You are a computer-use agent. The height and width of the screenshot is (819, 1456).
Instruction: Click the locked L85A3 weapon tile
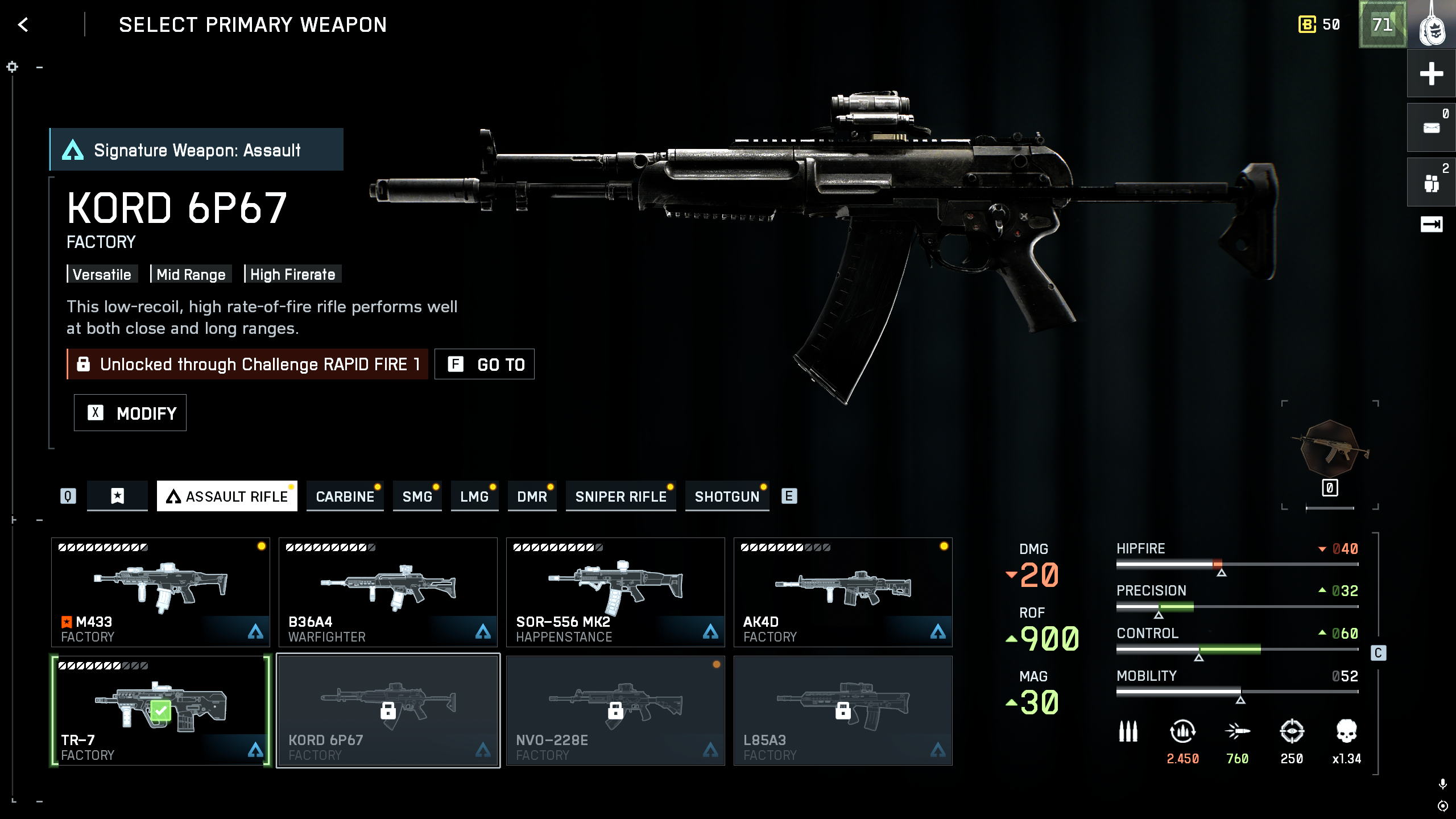pyautogui.click(x=843, y=710)
